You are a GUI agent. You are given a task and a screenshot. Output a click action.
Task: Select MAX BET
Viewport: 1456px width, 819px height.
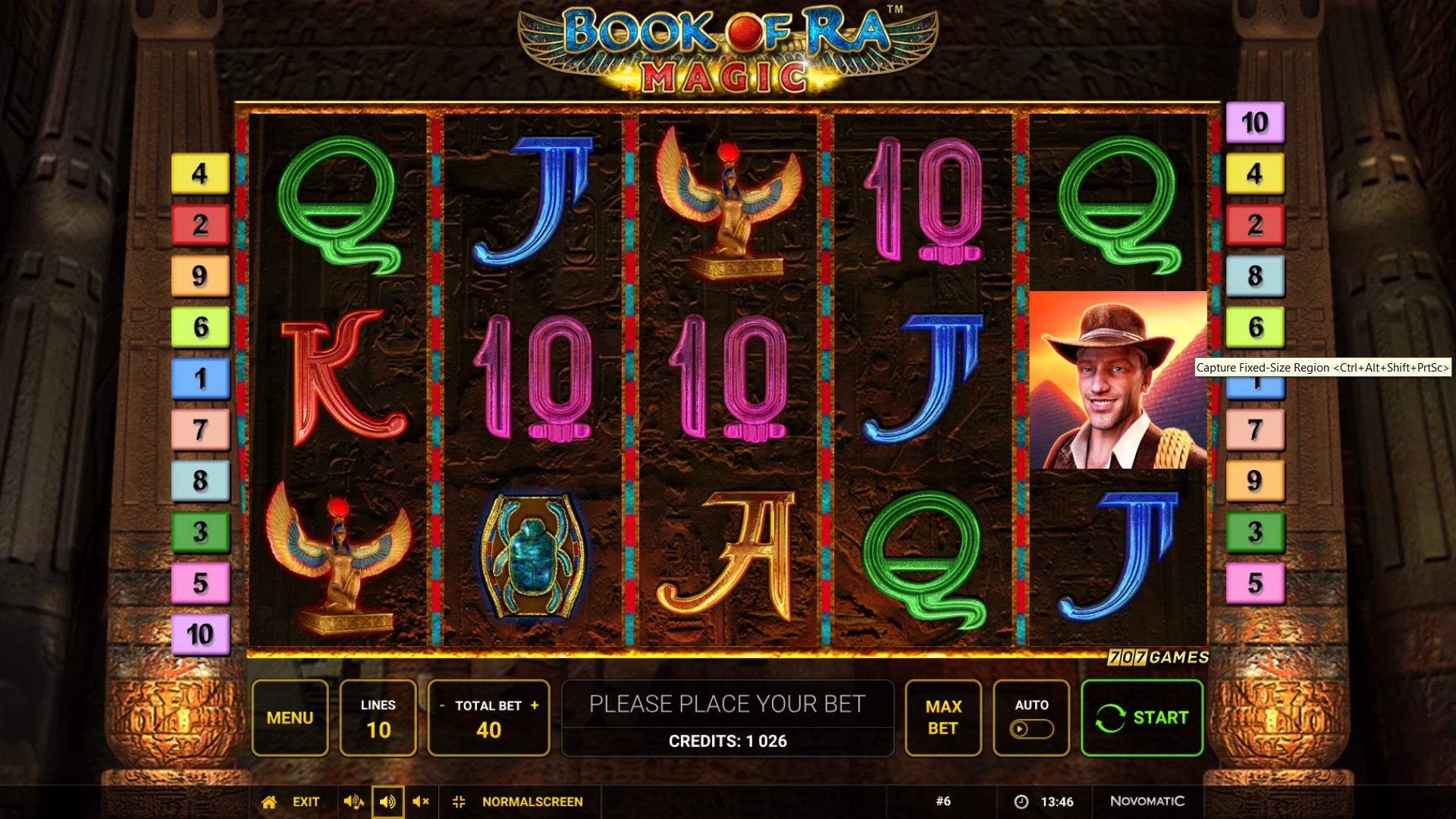[943, 717]
